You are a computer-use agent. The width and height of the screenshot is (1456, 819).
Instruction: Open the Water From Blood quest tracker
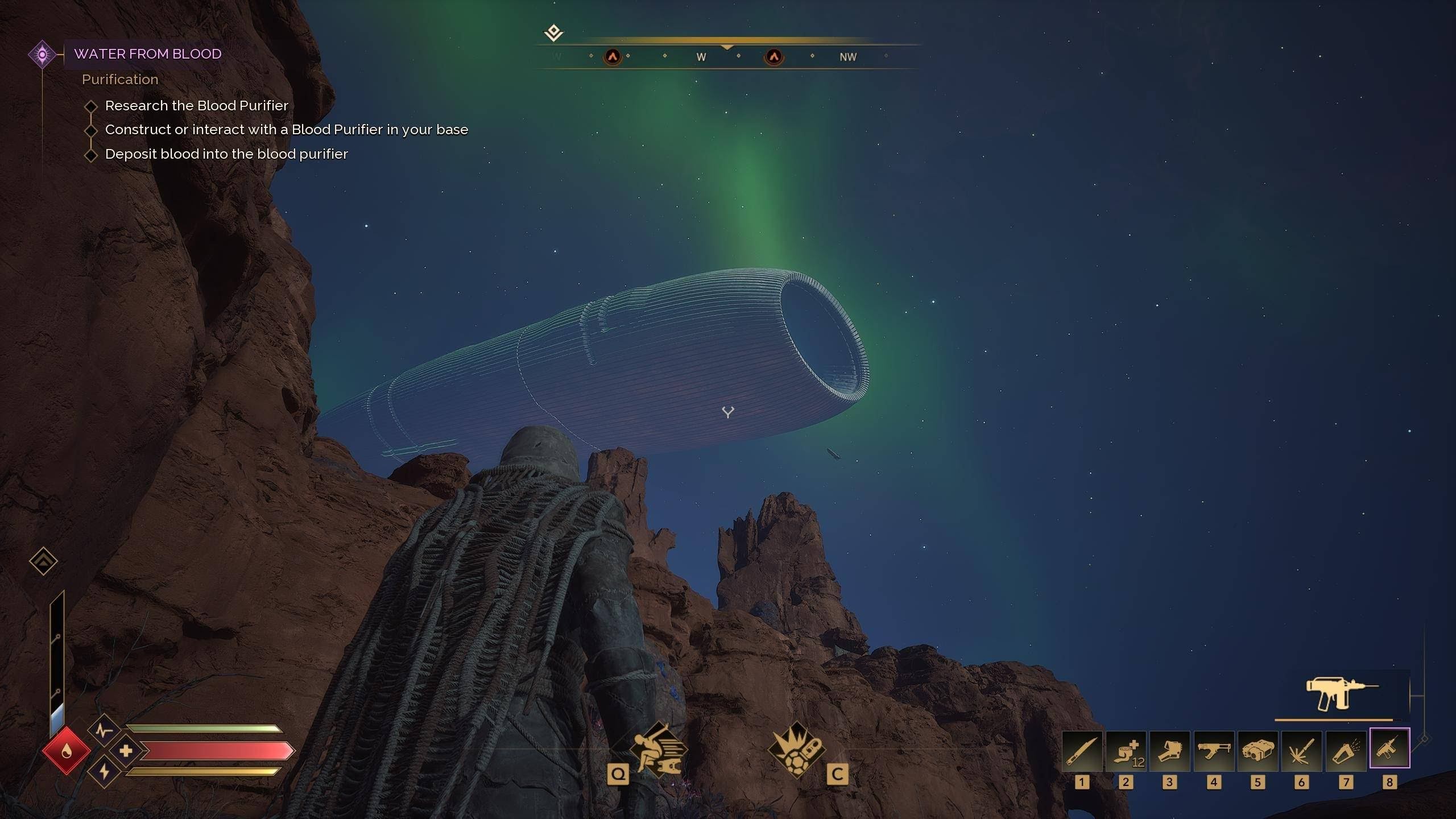(147, 54)
